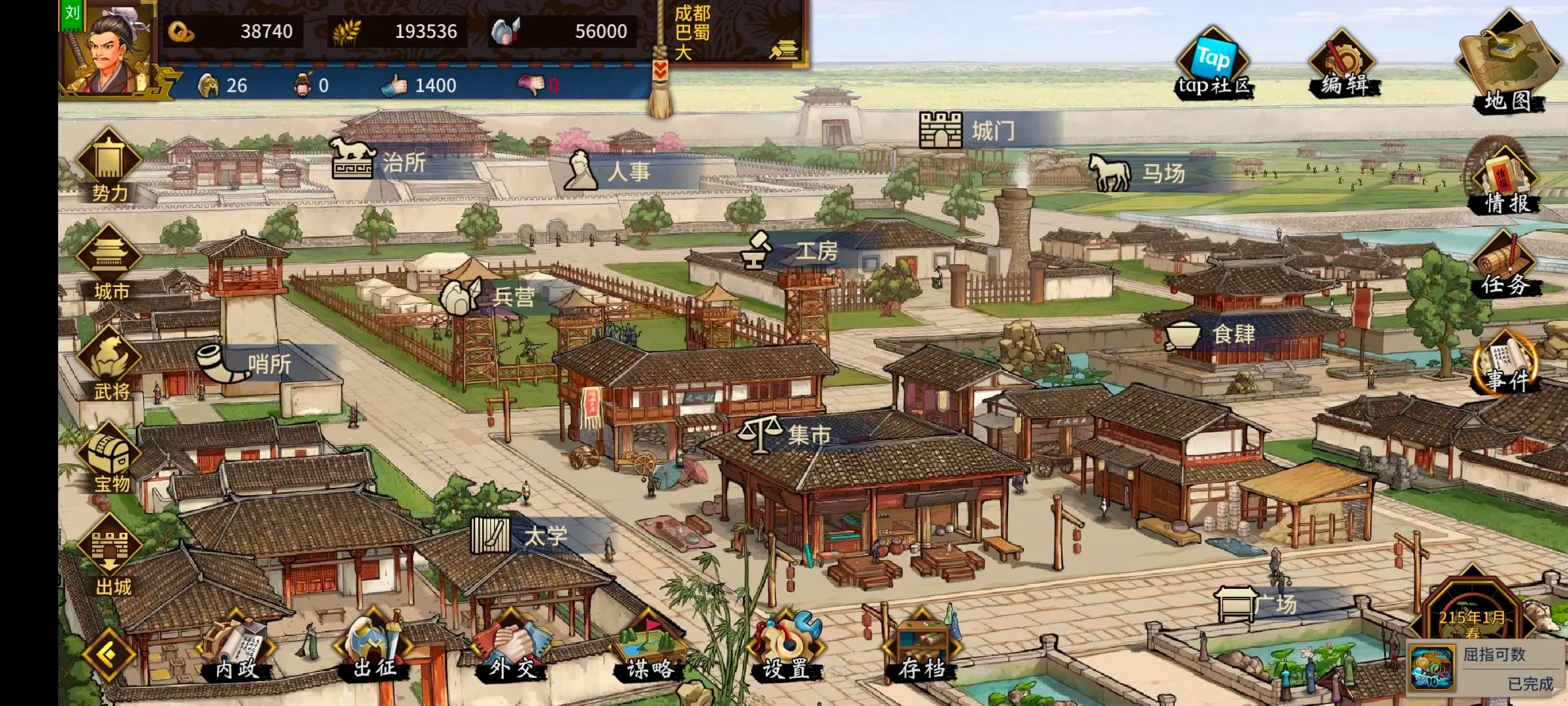Open the 事件 events scroll
Screen dimensions: 1568x706
click(x=1506, y=363)
